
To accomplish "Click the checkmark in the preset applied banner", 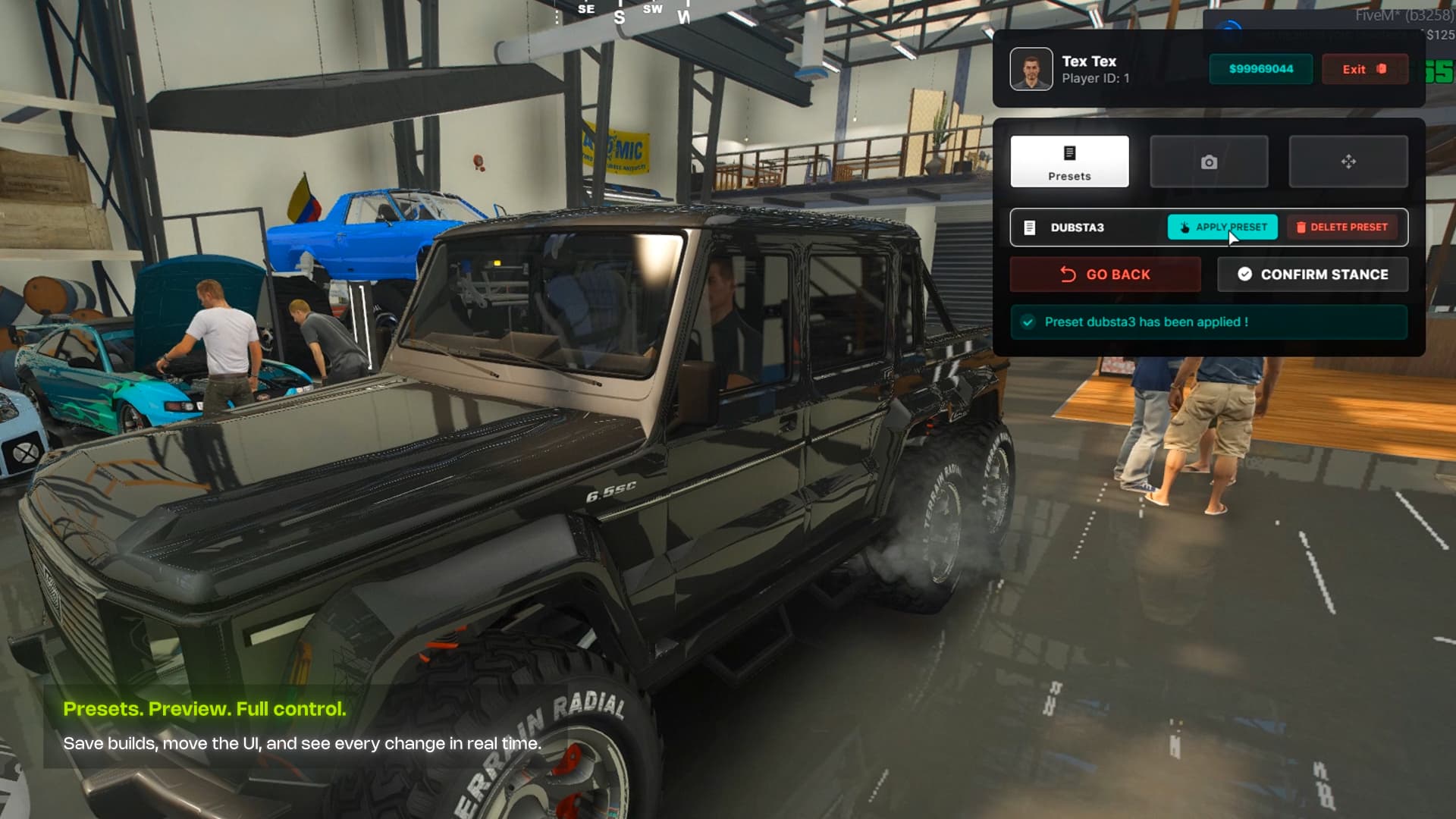I will click(1028, 322).
